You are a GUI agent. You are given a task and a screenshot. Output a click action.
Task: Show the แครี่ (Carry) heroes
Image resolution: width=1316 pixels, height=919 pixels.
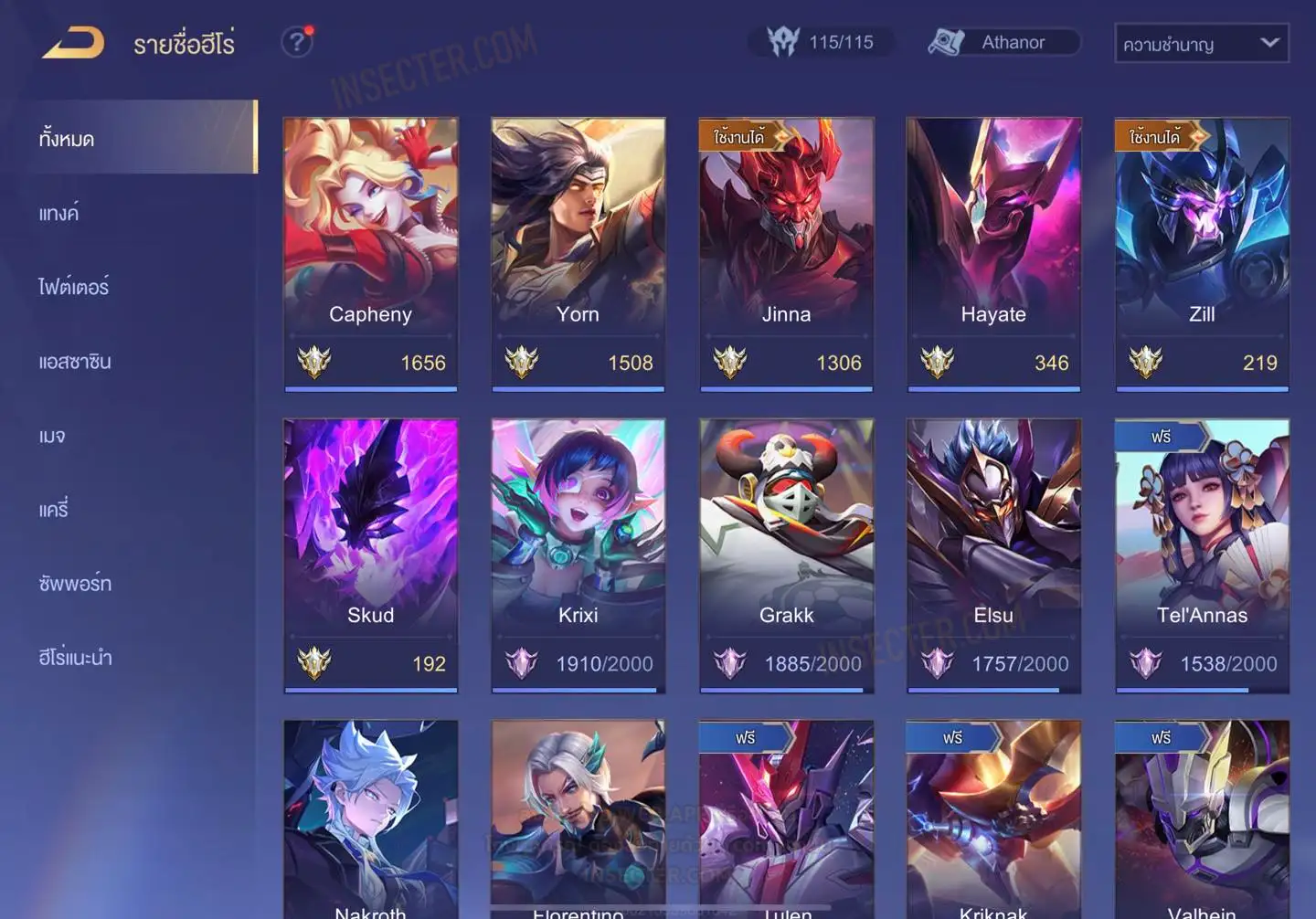click(54, 510)
